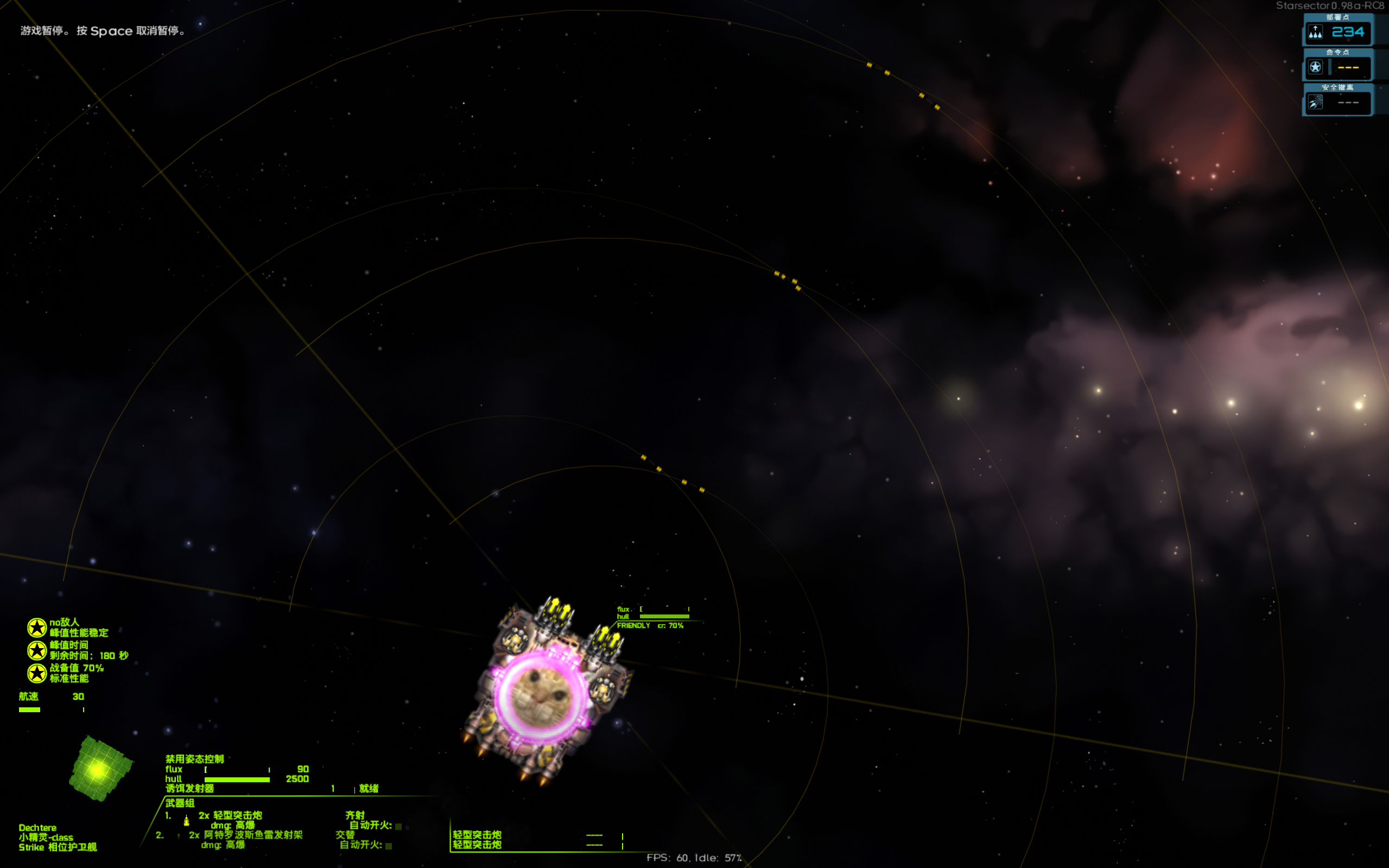Click the peak performance time status icon

coord(37,650)
